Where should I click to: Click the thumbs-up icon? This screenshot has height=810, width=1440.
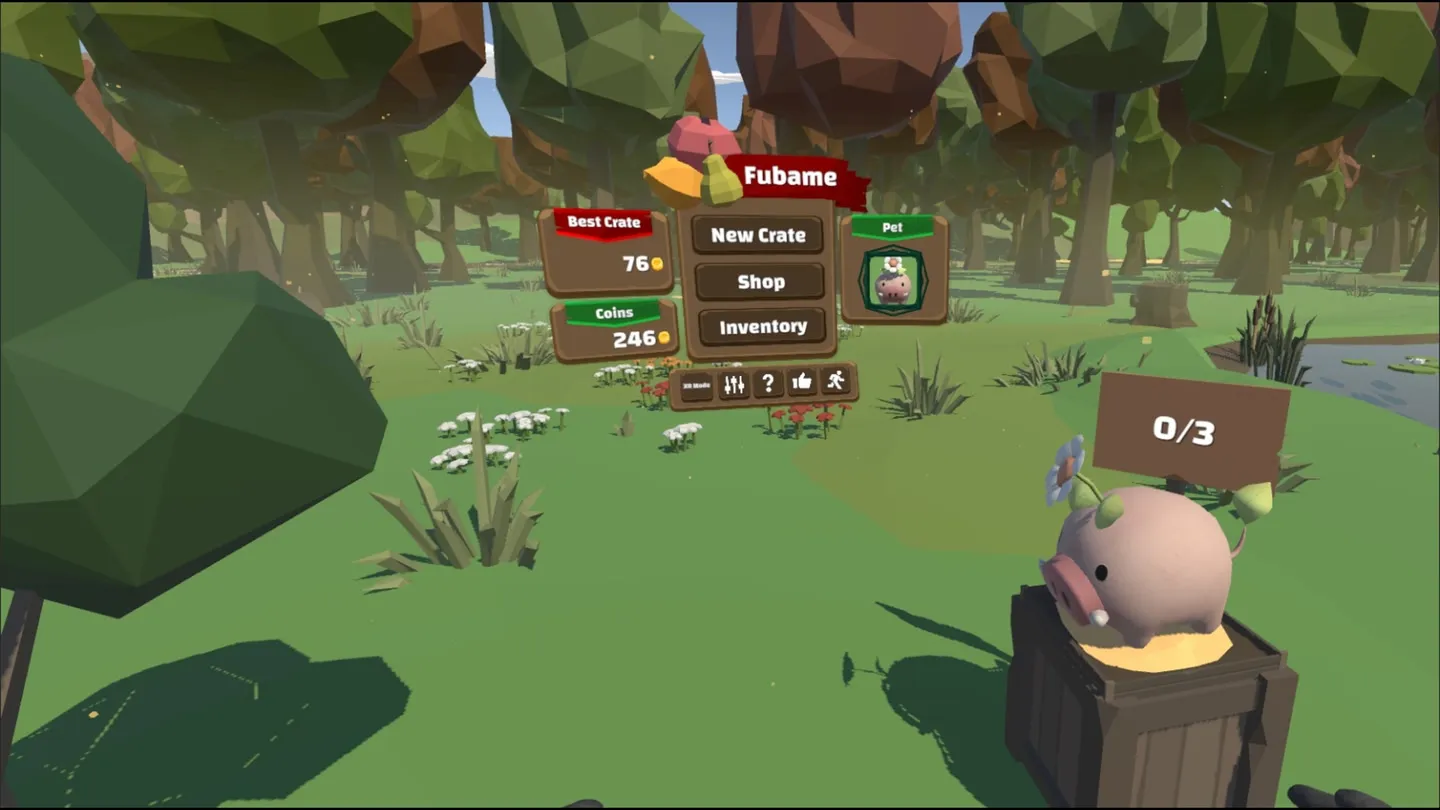[802, 382]
